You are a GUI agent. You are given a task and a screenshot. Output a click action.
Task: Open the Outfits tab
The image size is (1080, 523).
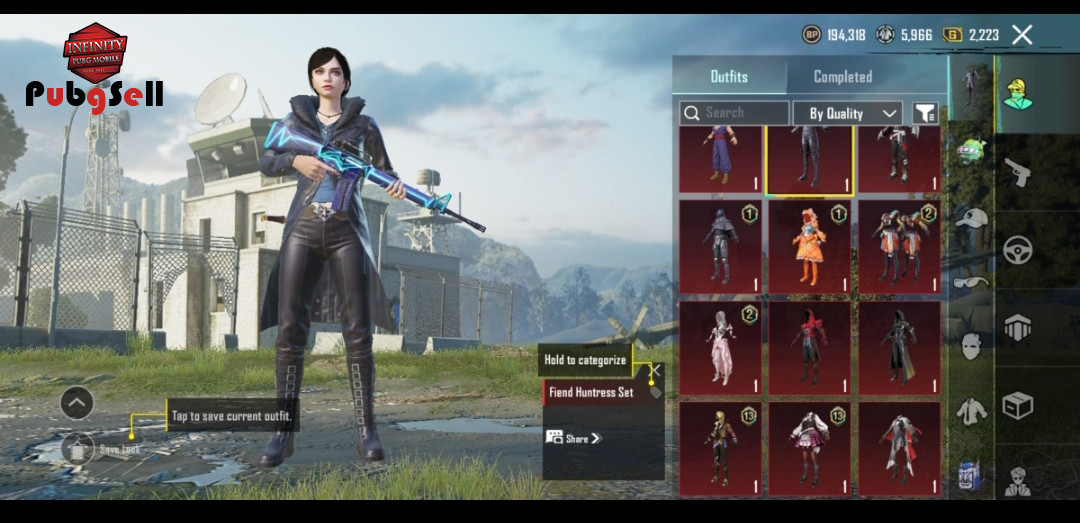(x=728, y=77)
